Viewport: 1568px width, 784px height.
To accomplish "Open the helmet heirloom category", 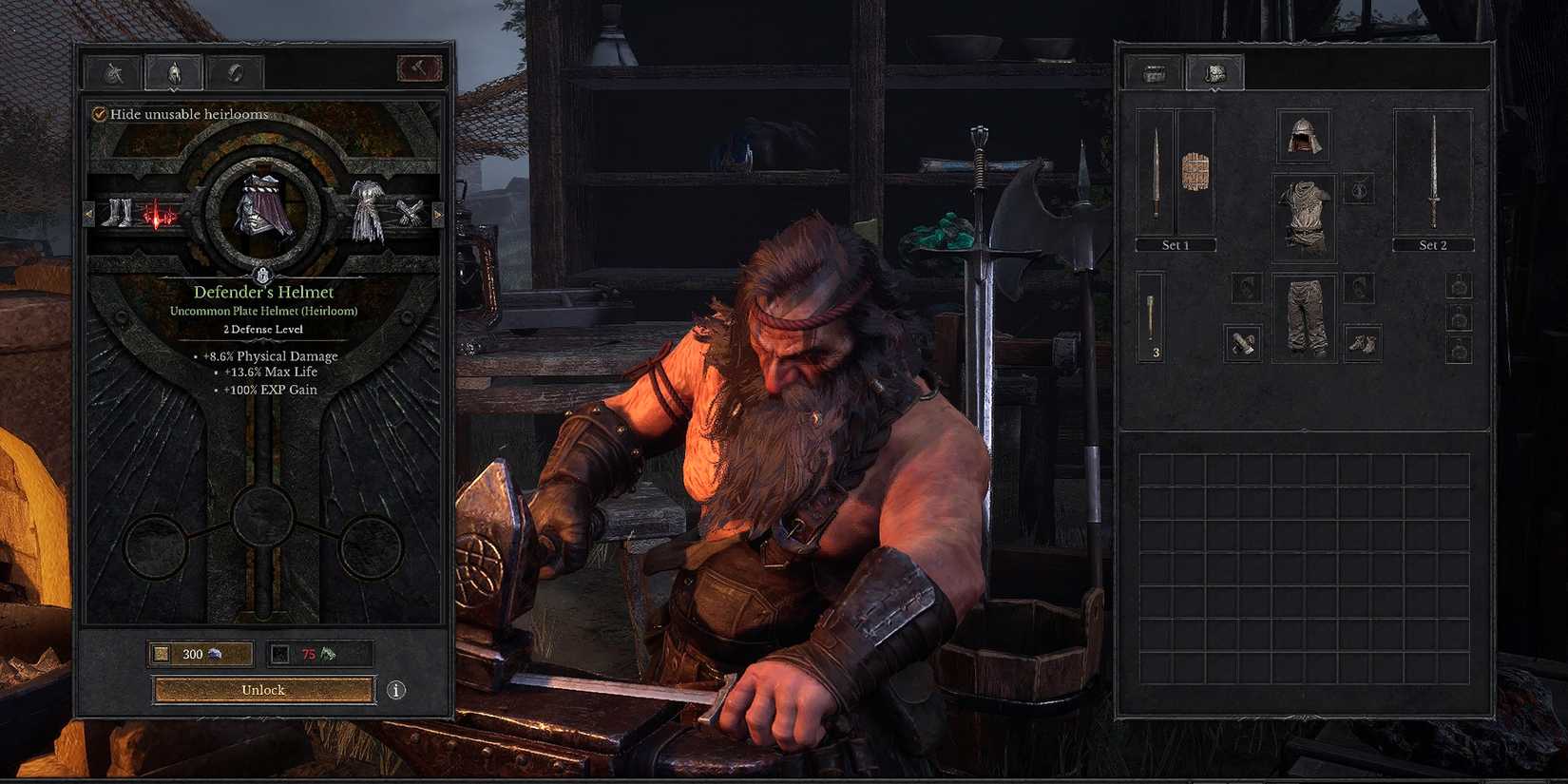I will click(x=172, y=70).
